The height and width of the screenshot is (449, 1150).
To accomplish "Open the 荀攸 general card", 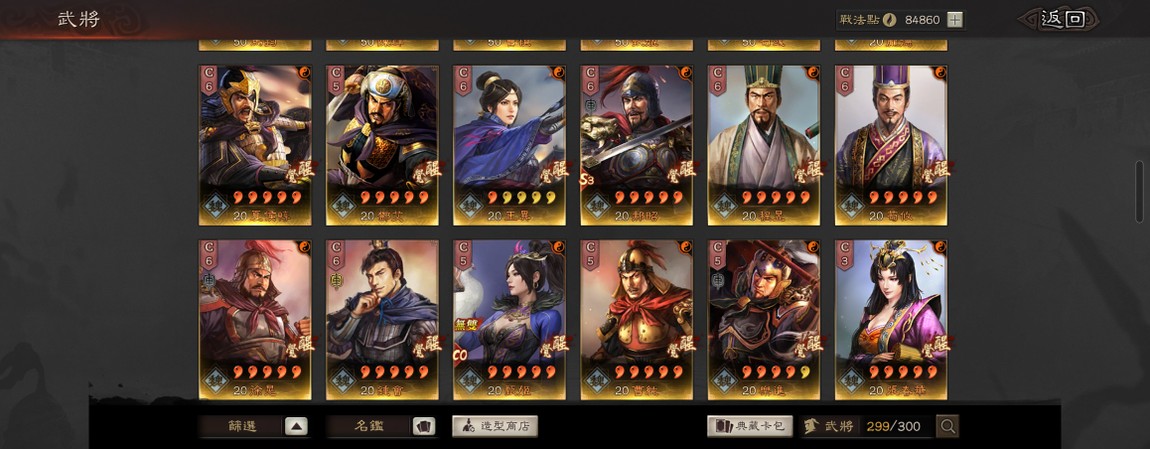I will [x=890, y=145].
